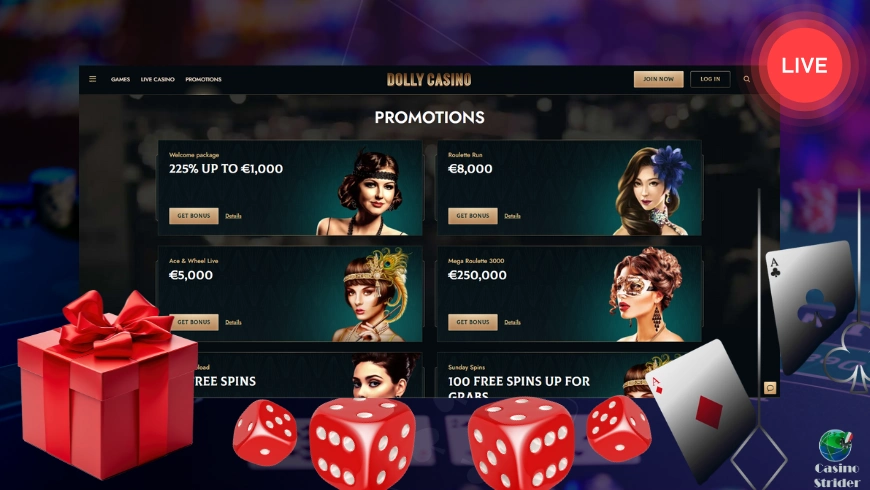870x490 pixels.
Task: Open the Log In form
Action: coord(710,79)
